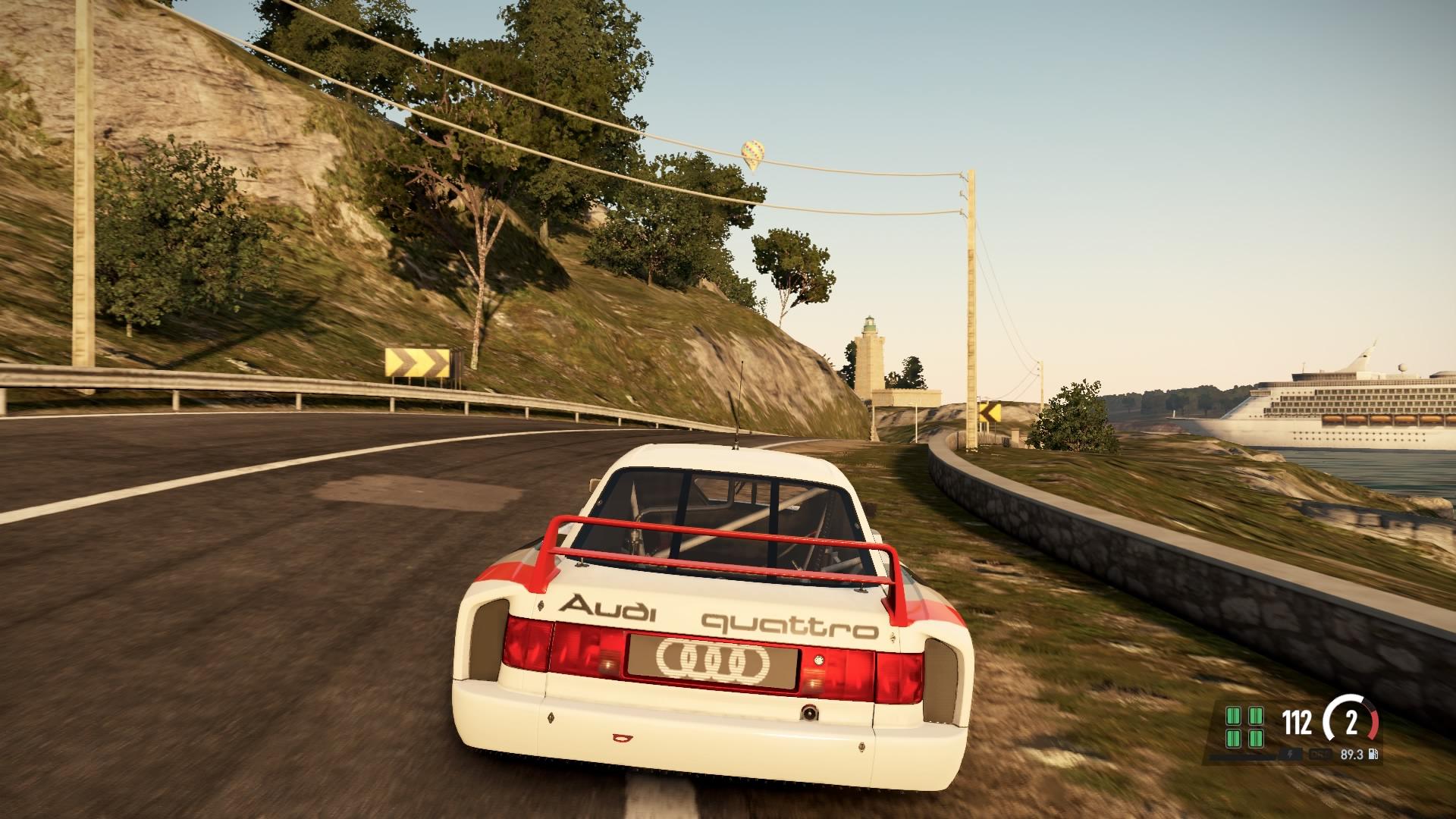The width and height of the screenshot is (1456, 819).
Task: Click the fuel pump icon
Action: click(x=1372, y=755)
